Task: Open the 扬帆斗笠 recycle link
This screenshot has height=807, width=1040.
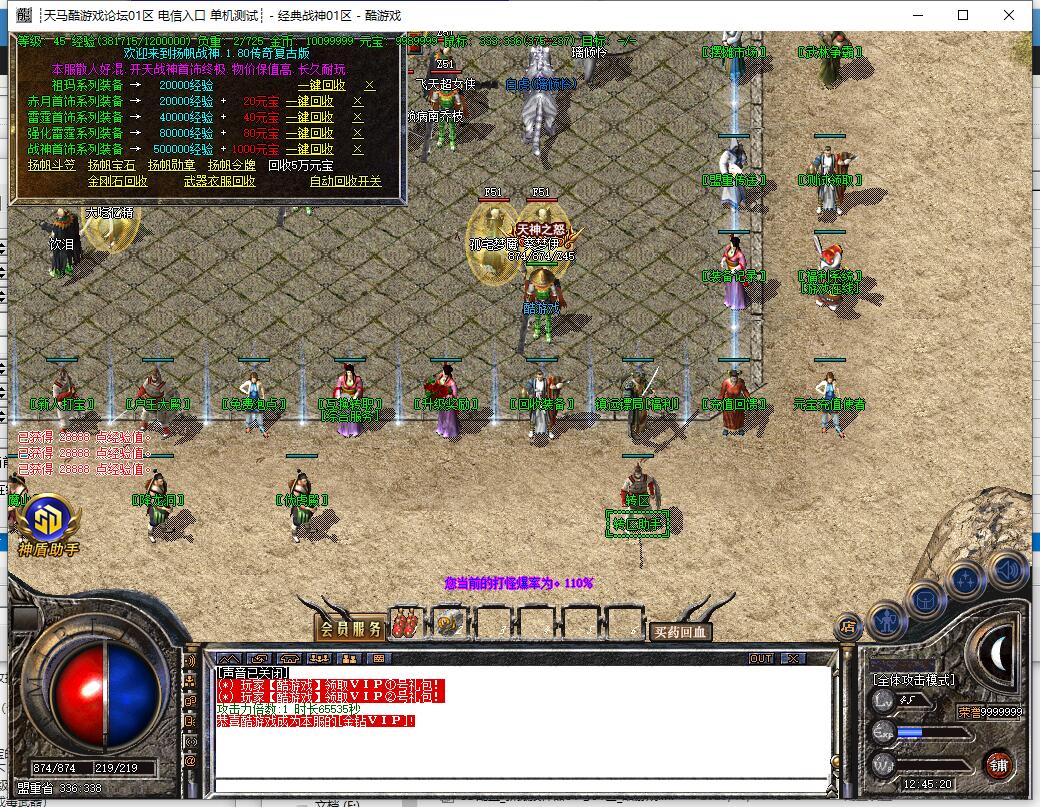Action: tap(53, 165)
